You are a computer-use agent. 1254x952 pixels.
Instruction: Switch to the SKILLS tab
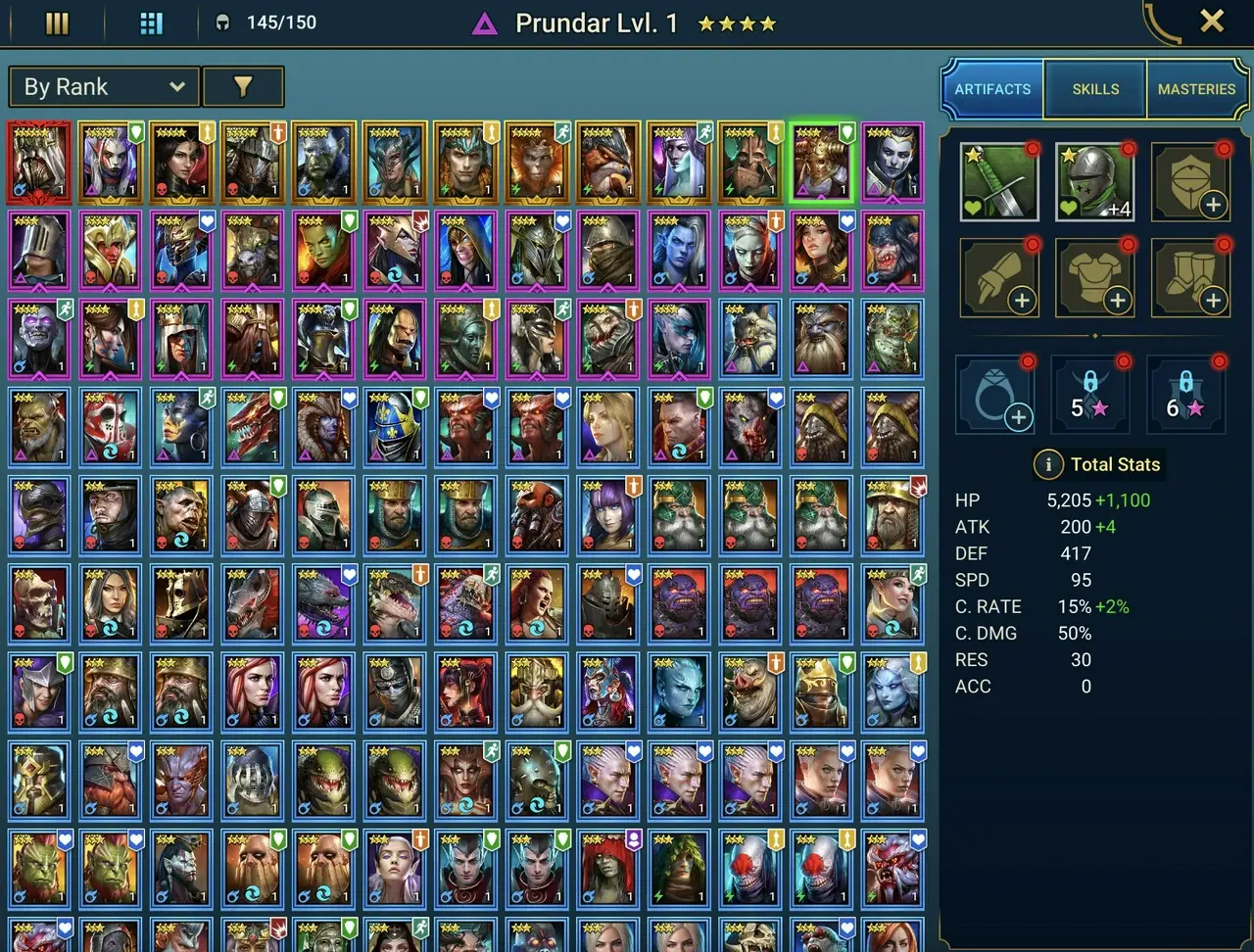pos(1094,88)
